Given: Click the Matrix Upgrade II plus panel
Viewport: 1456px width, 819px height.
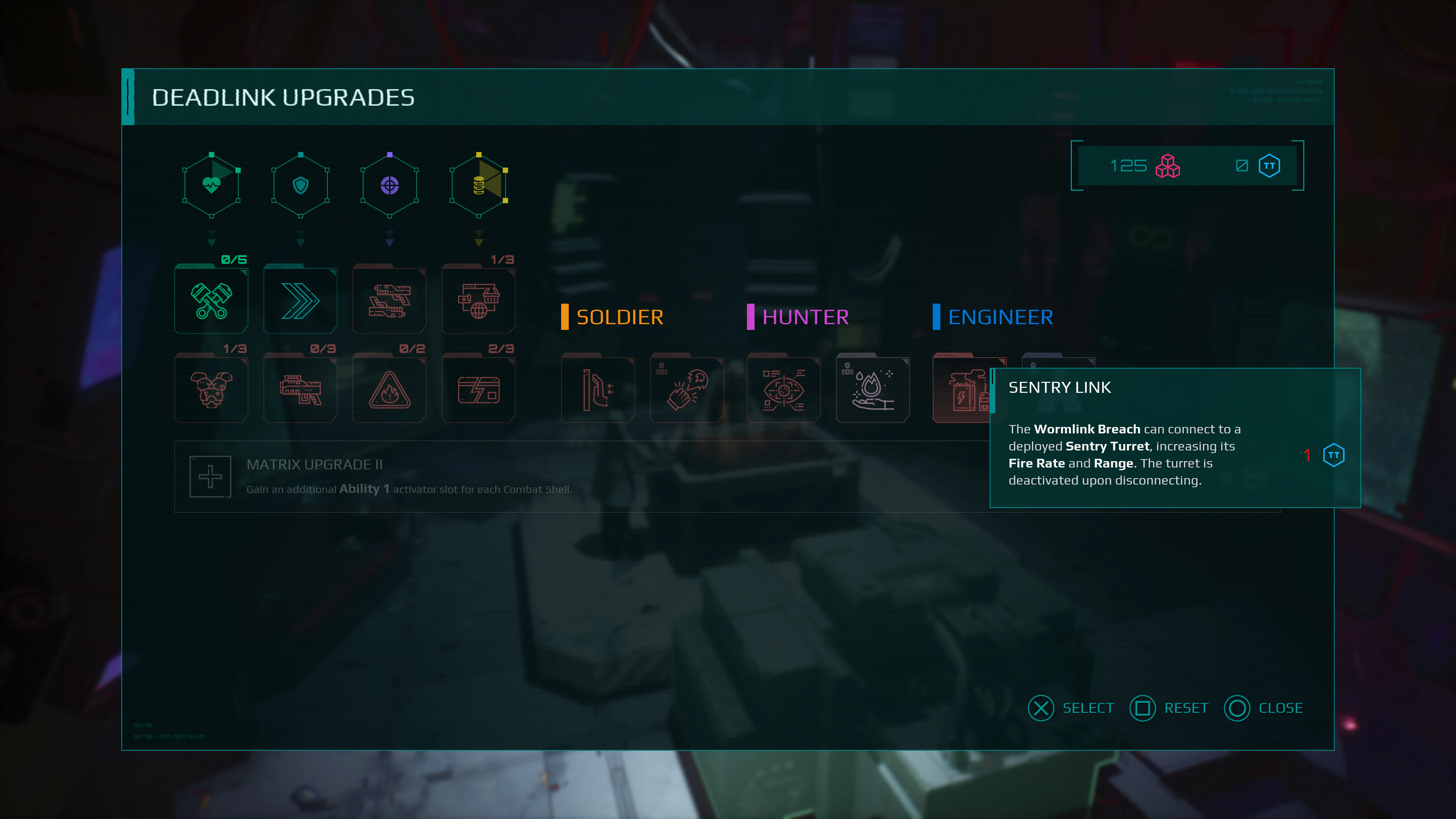Looking at the screenshot, I should [x=211, y=476].
